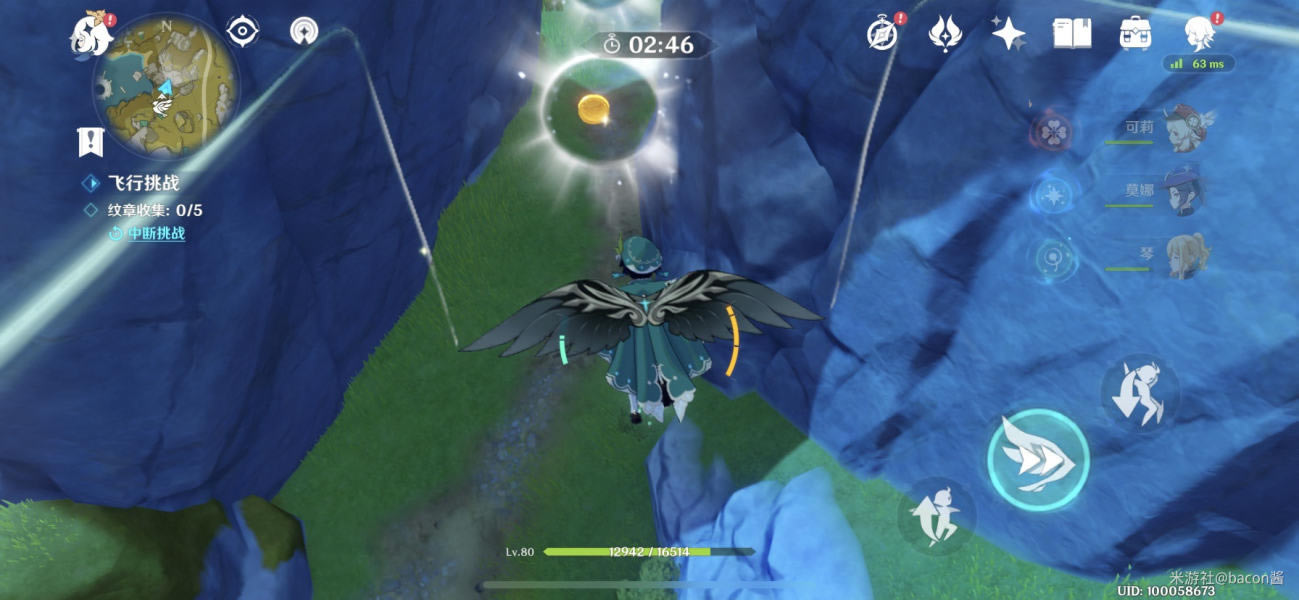Select the 飞行挑战 objective tracker
The width and height of the screenshot is (1299, 600).
tap(143, 183)
